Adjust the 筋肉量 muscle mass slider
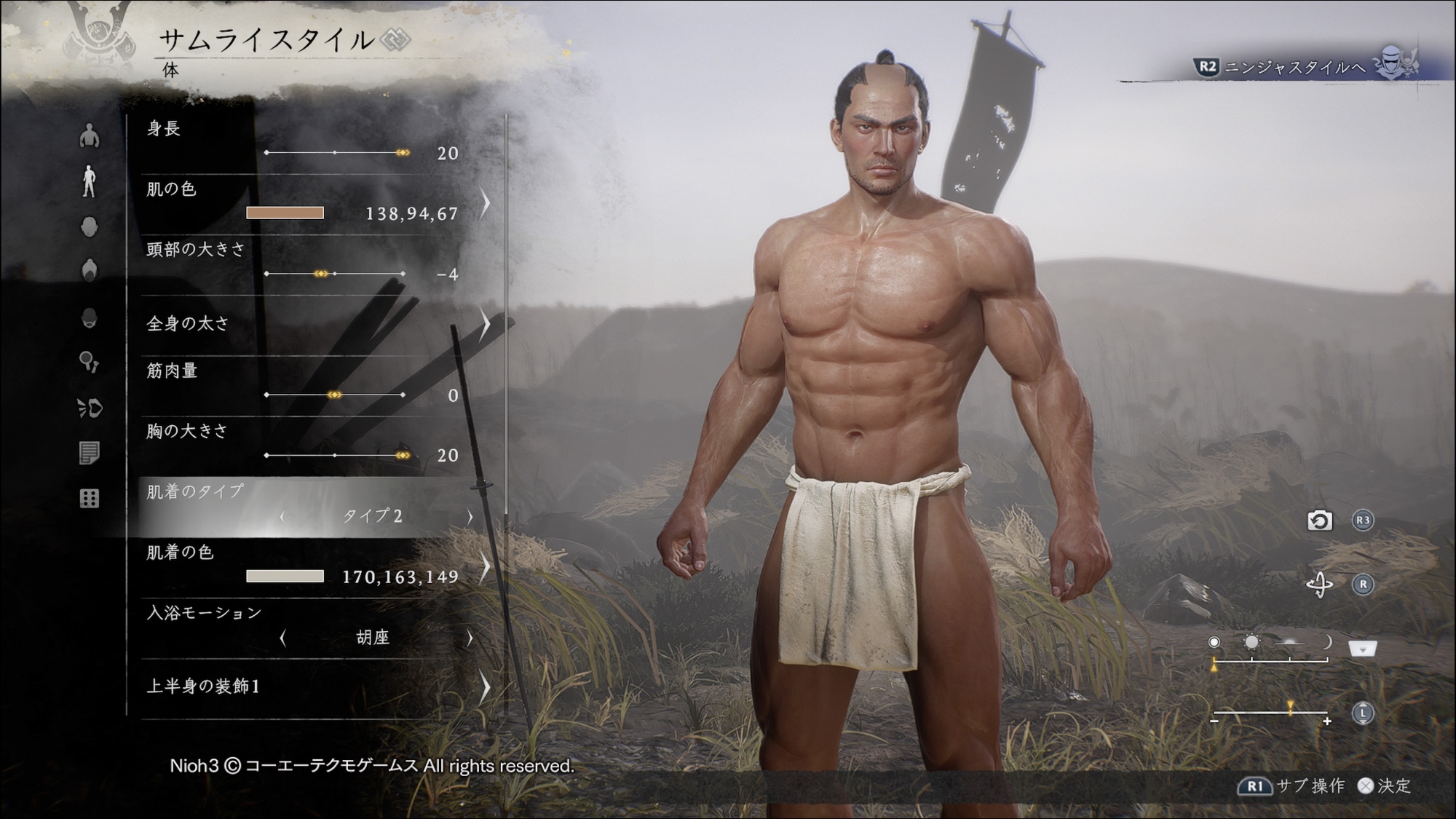Screen dimensions: 1456x819 (335, 395)
